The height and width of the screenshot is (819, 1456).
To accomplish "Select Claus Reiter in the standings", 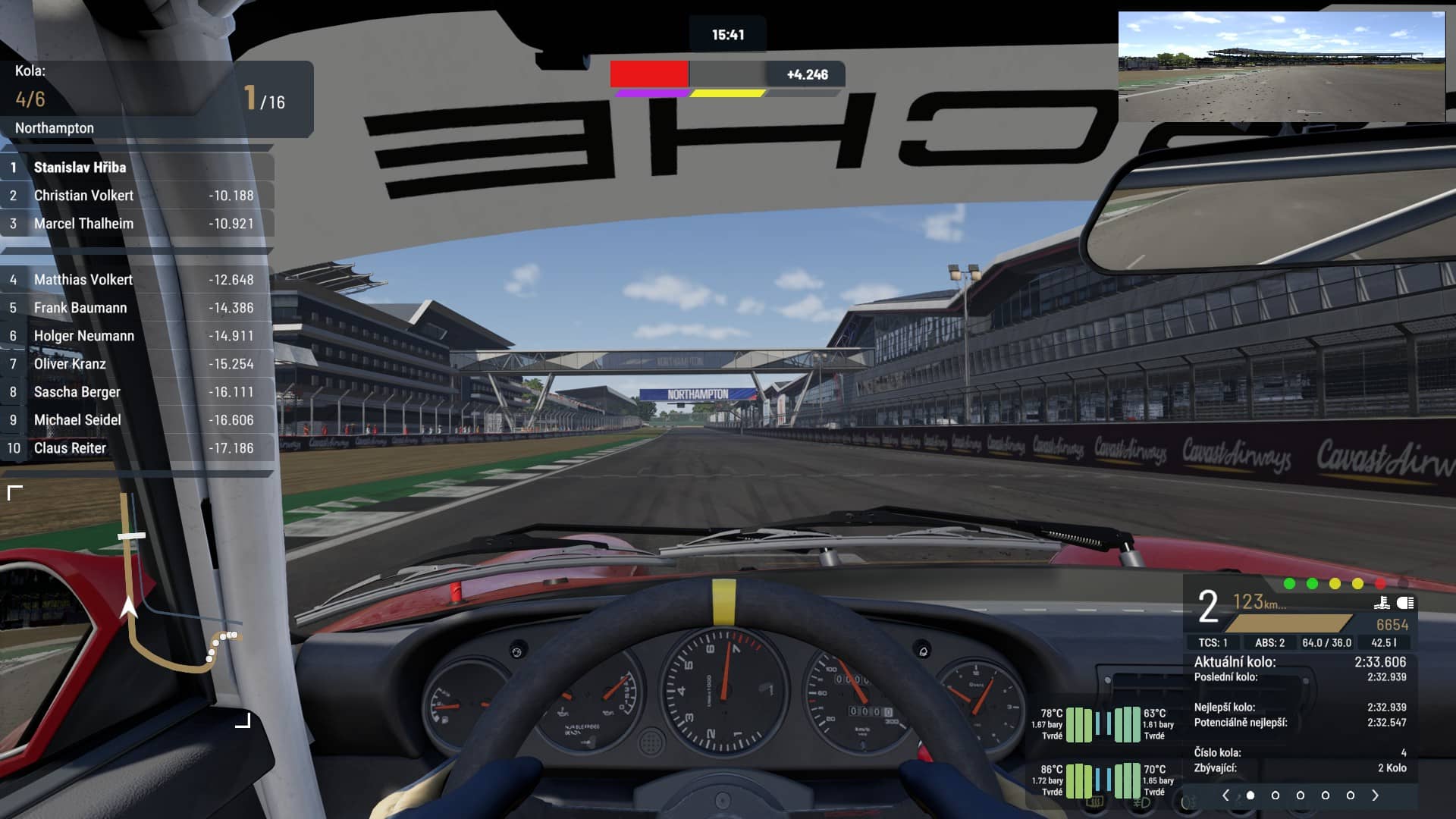I will click(x=136, y=448).
